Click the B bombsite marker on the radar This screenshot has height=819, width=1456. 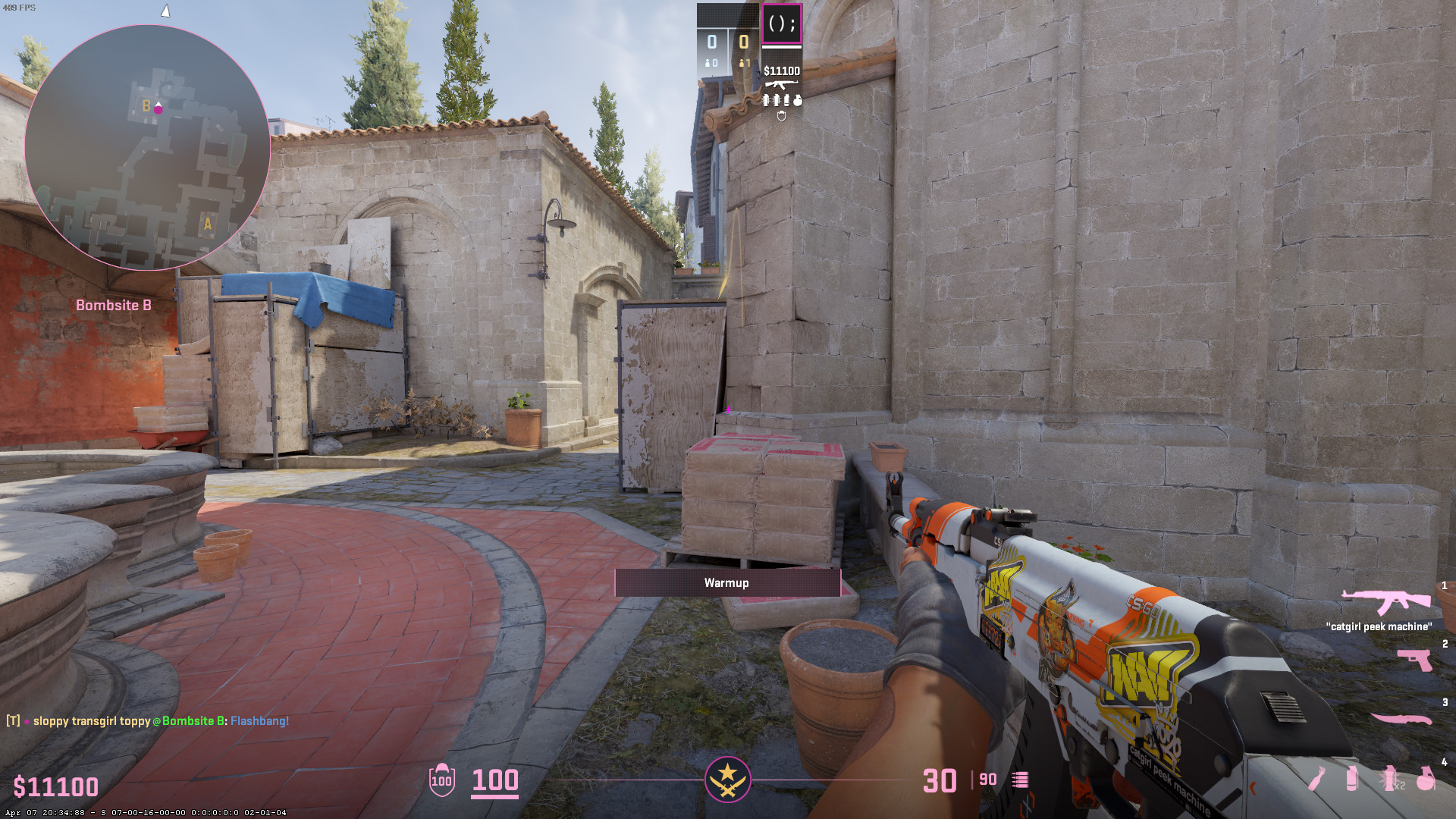(146, 106)
